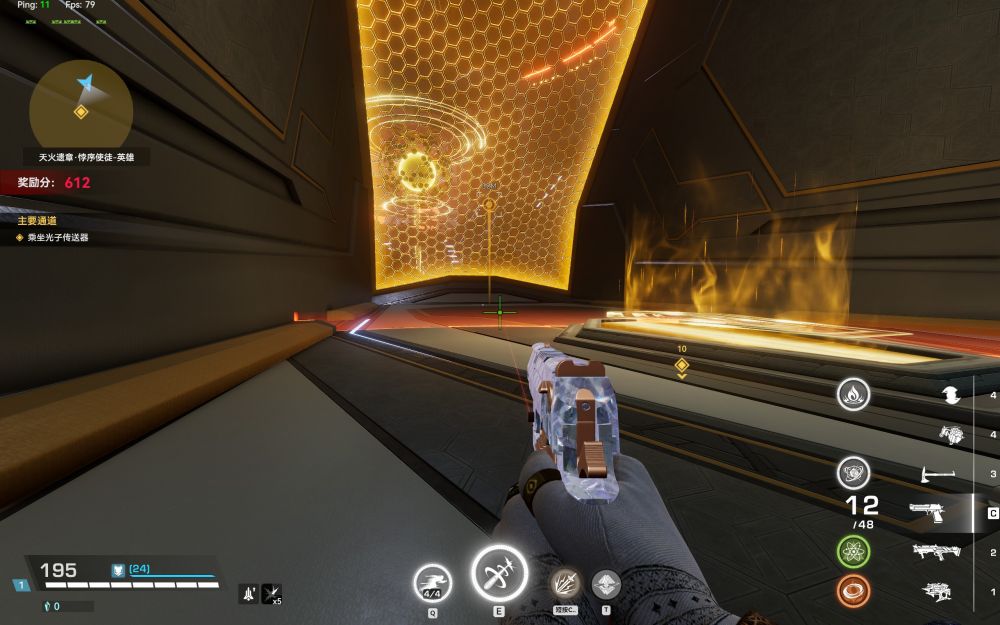Viewport: 1000px width, 625px height.
Task: Switch to the axe melee weapon
Action: tap(937, 474)
